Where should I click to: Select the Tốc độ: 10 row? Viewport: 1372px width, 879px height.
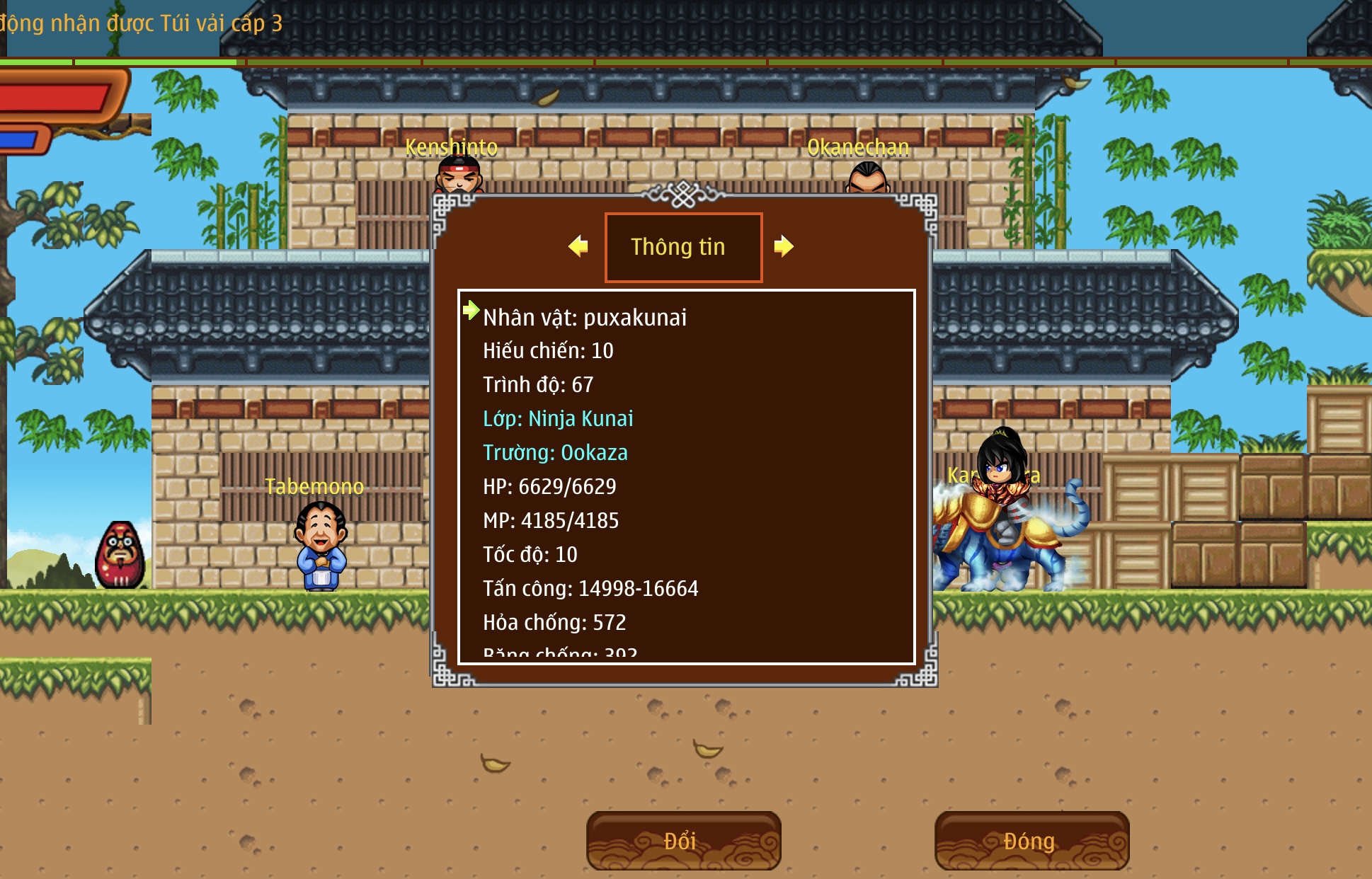[x=530, y=555]
